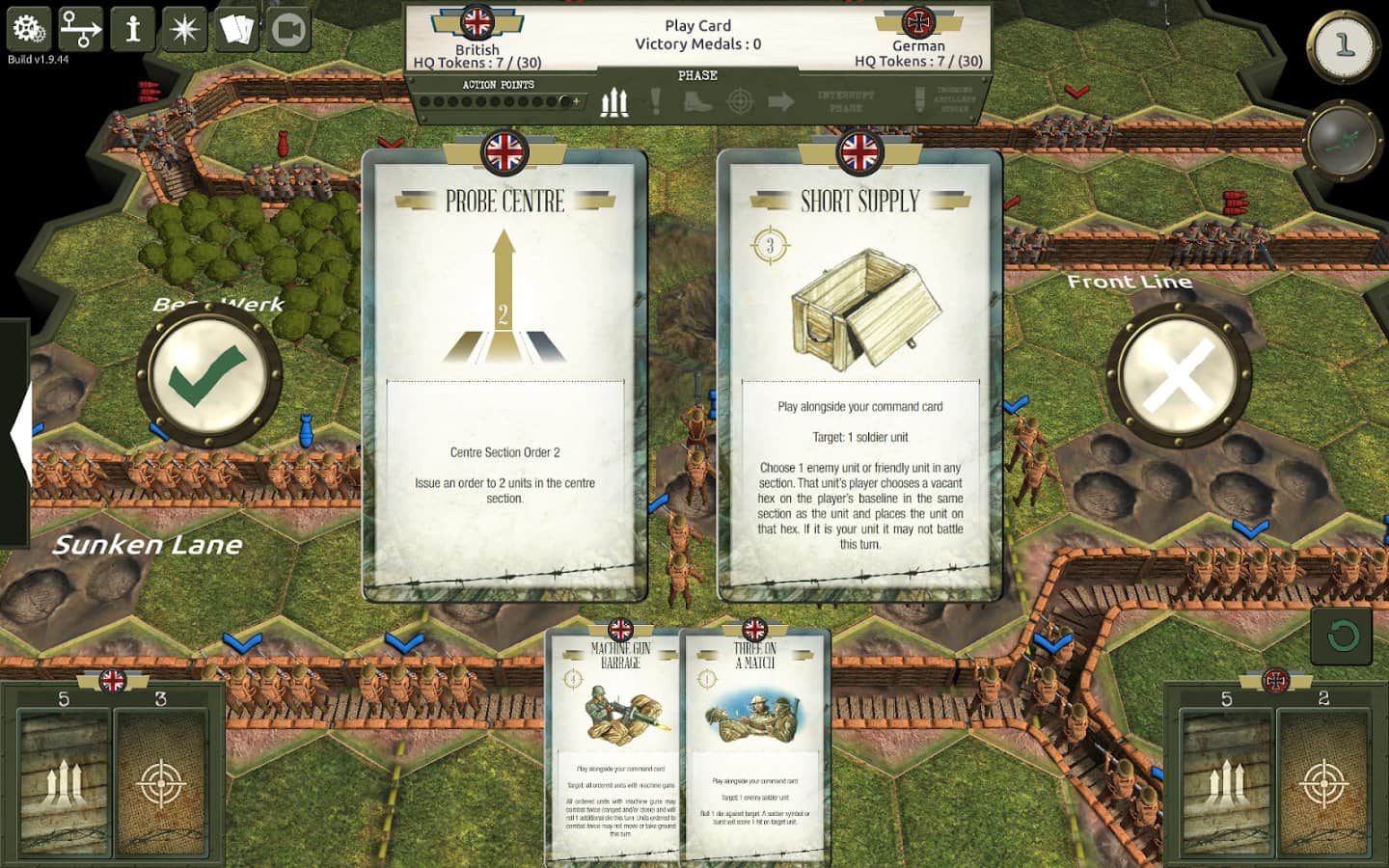
Task: Click the starburst icon in the toolbar
Action: [x=184, y=29]
